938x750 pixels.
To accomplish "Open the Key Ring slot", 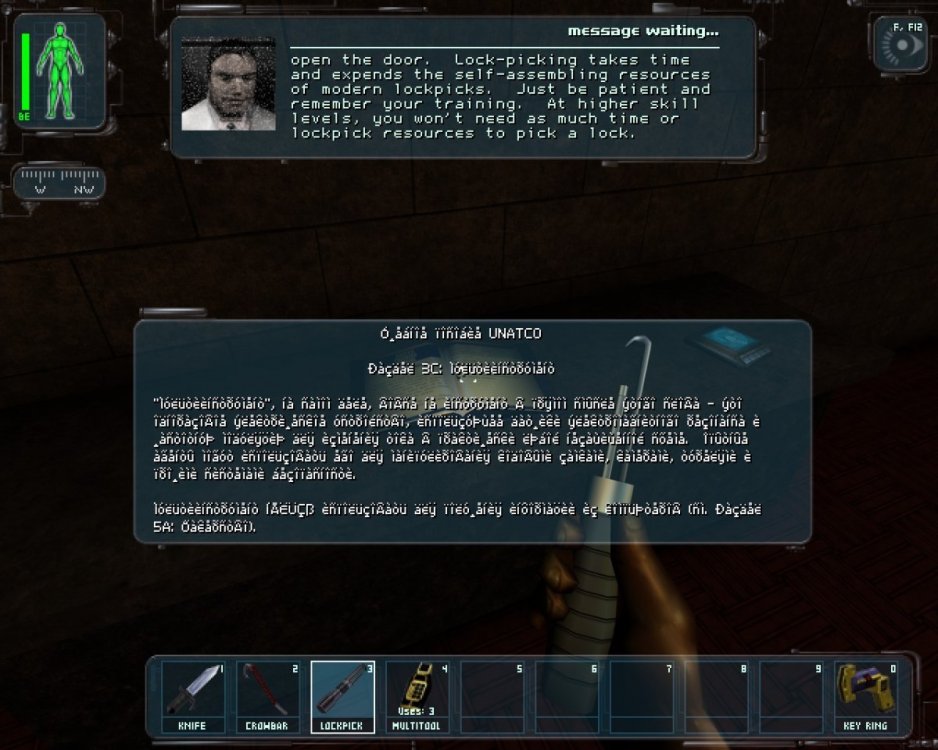I will point(866,696).
